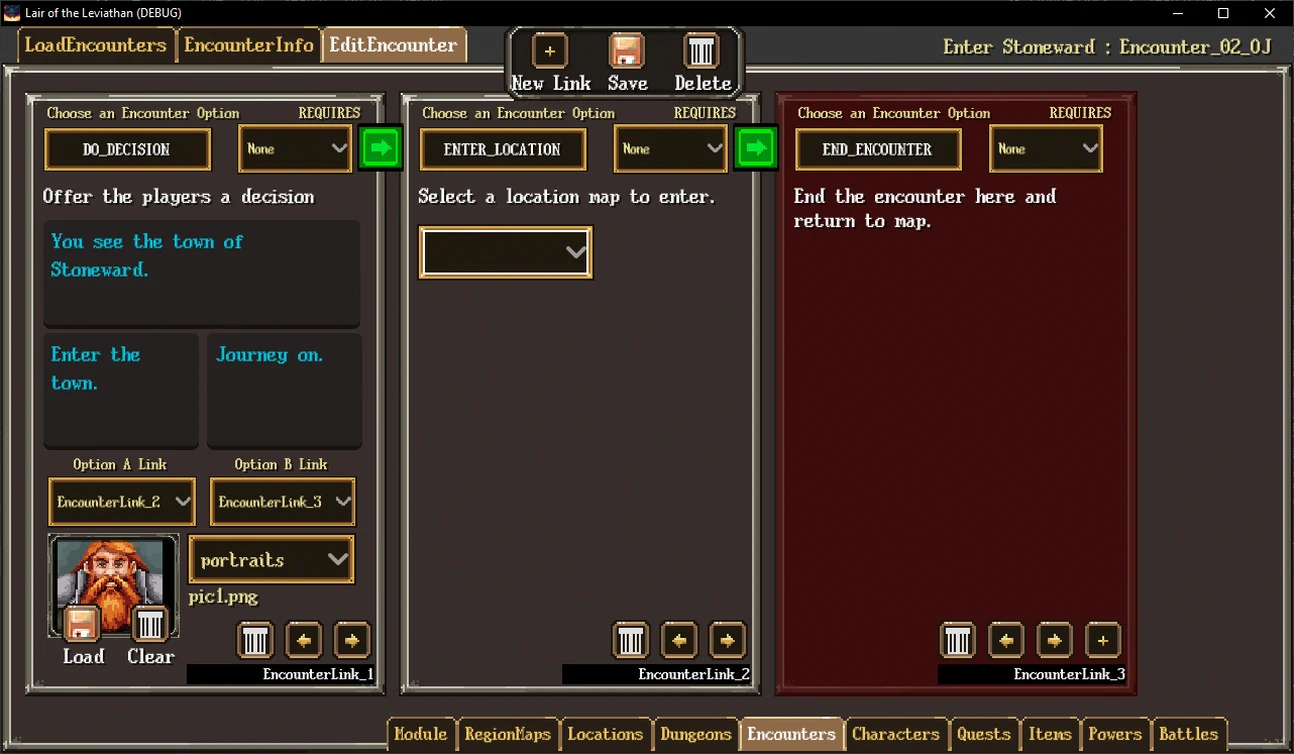The height and width of the screenshot is (754, 1294).
Task: Open the empty location map dropdown
Action: (505, 252)
